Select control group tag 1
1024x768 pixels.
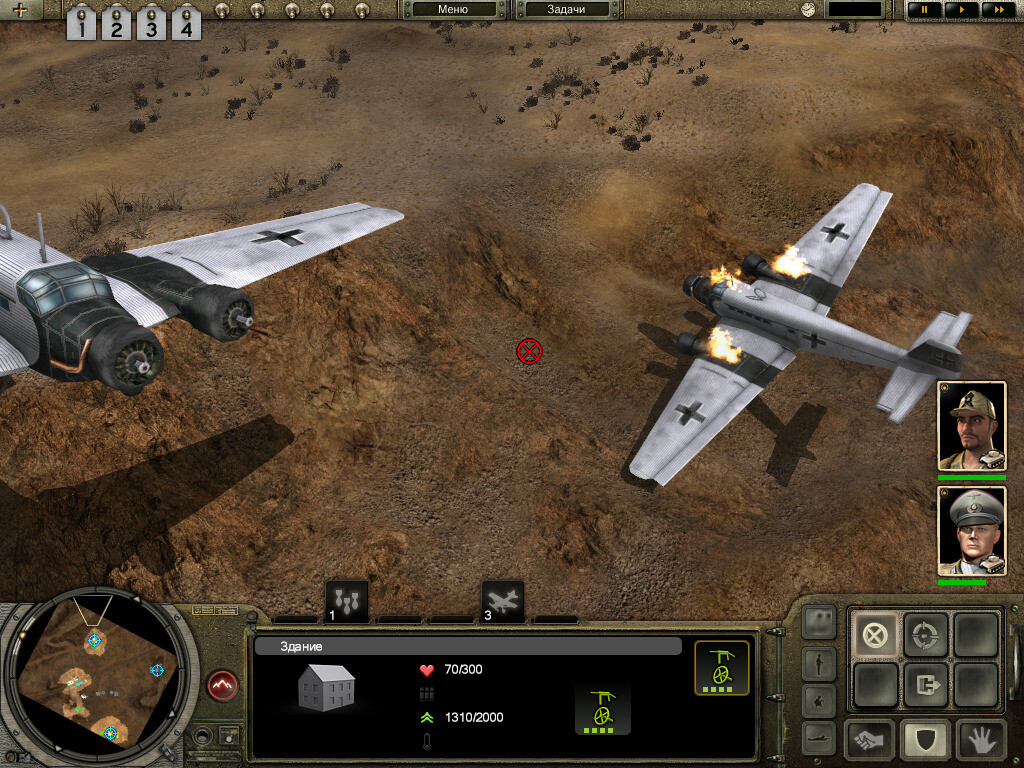pyautogui.click(x=82, y=23)
